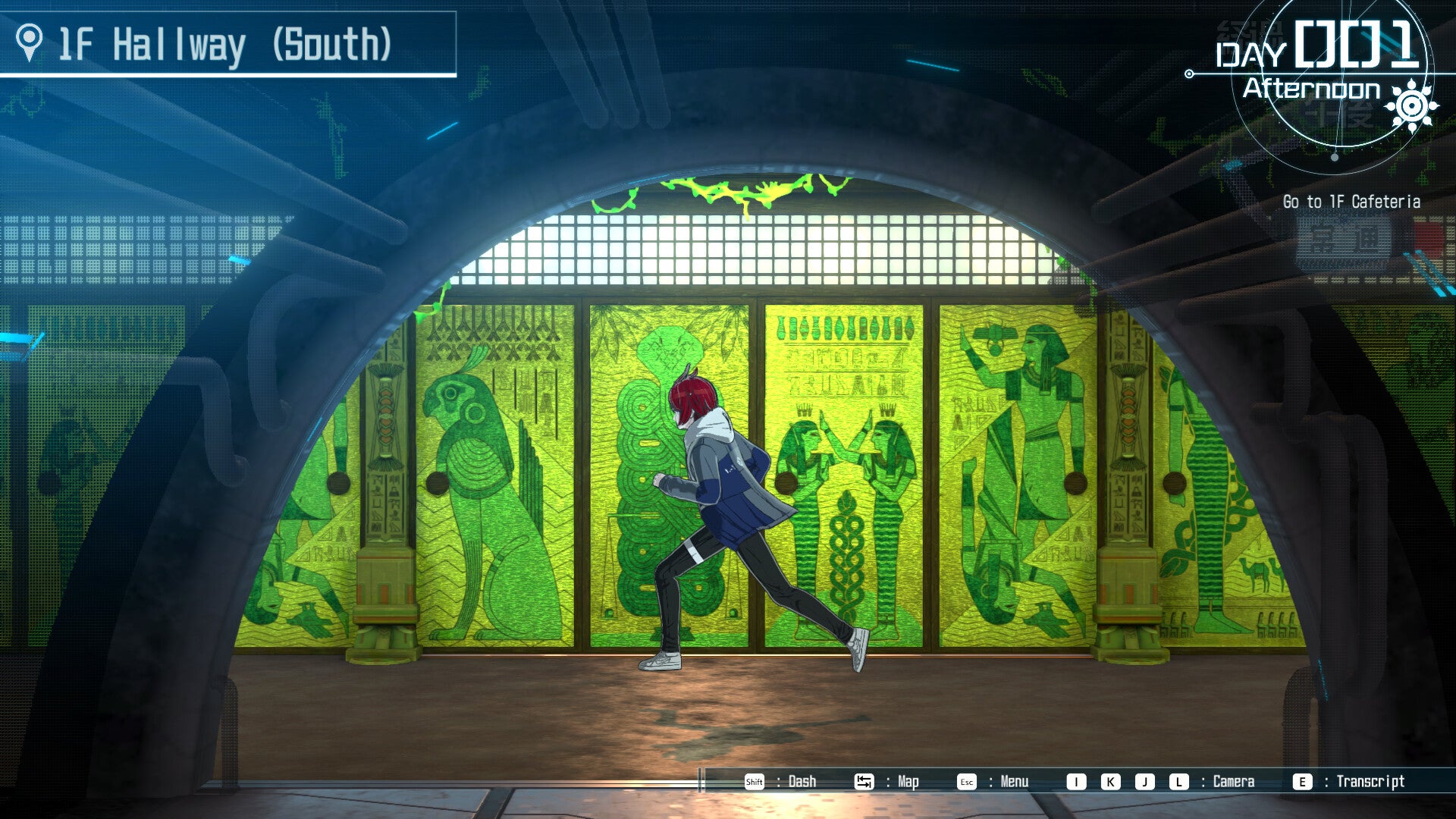Click the K key icon between I and J
Viewport: 1456px width, 819px height.
1111,781
